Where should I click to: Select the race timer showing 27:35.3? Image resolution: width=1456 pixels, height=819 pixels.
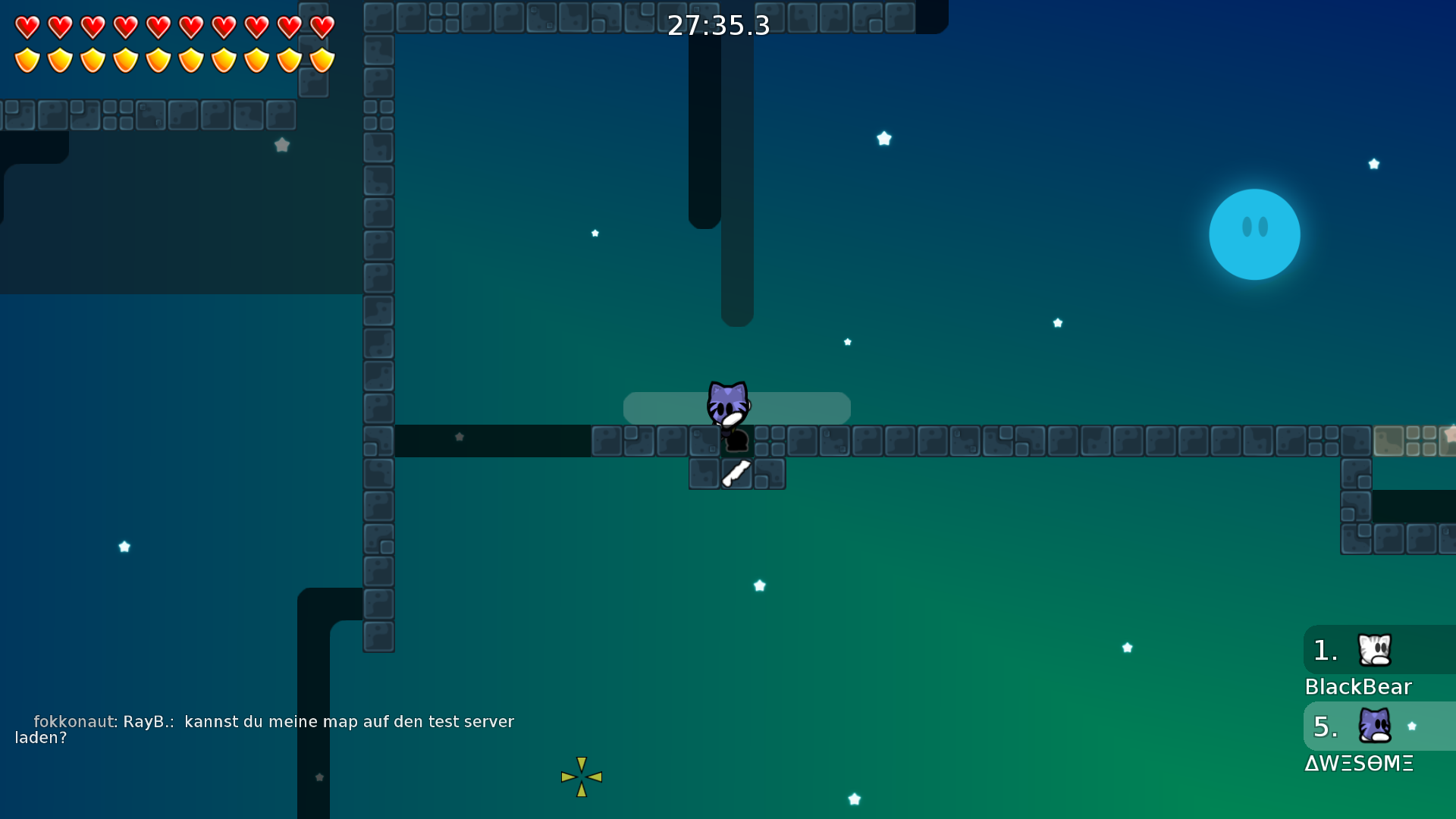click(719, 25)
